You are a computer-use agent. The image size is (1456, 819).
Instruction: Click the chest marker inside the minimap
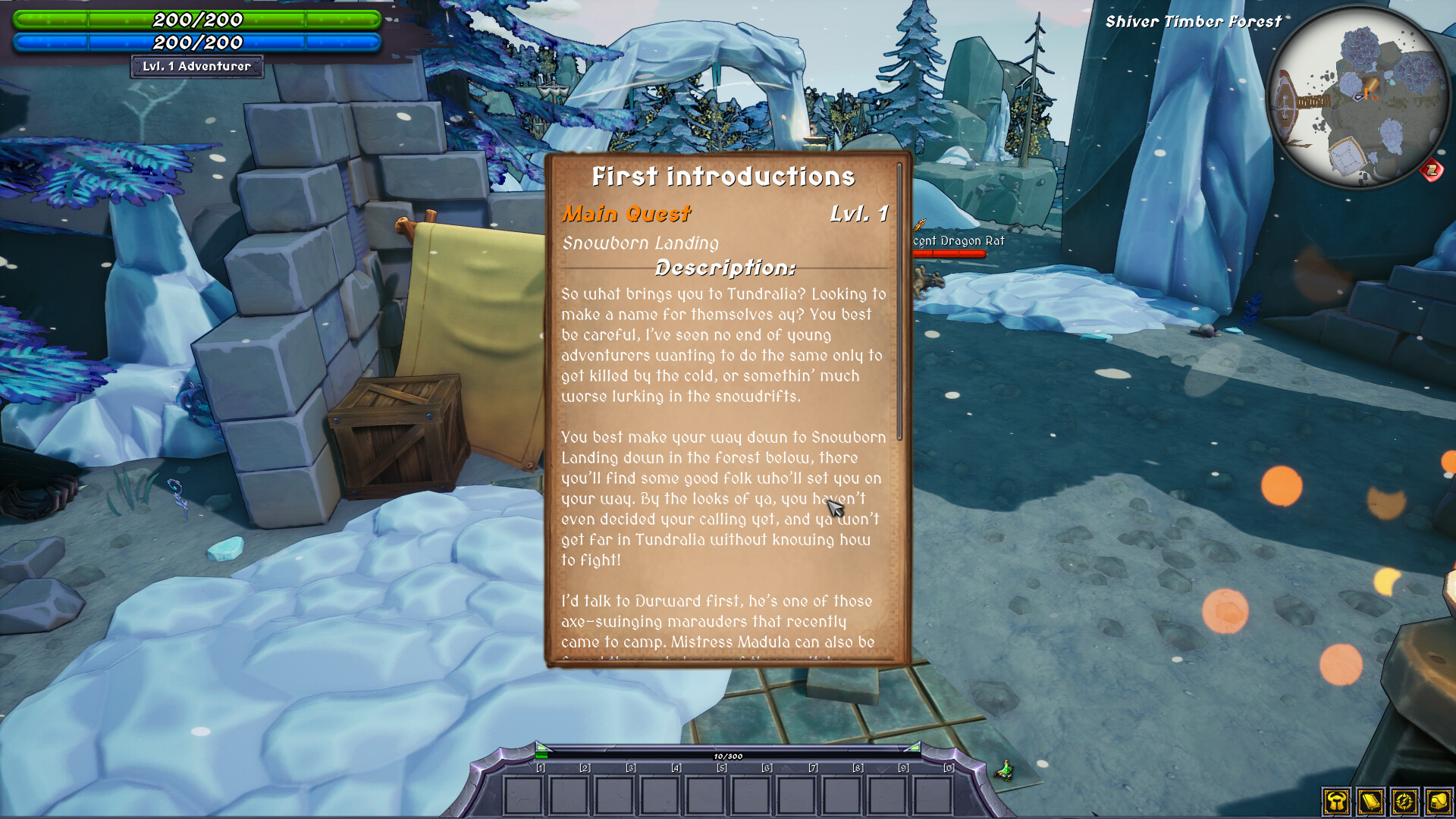pyautogui.click(x=1371, y=83)
